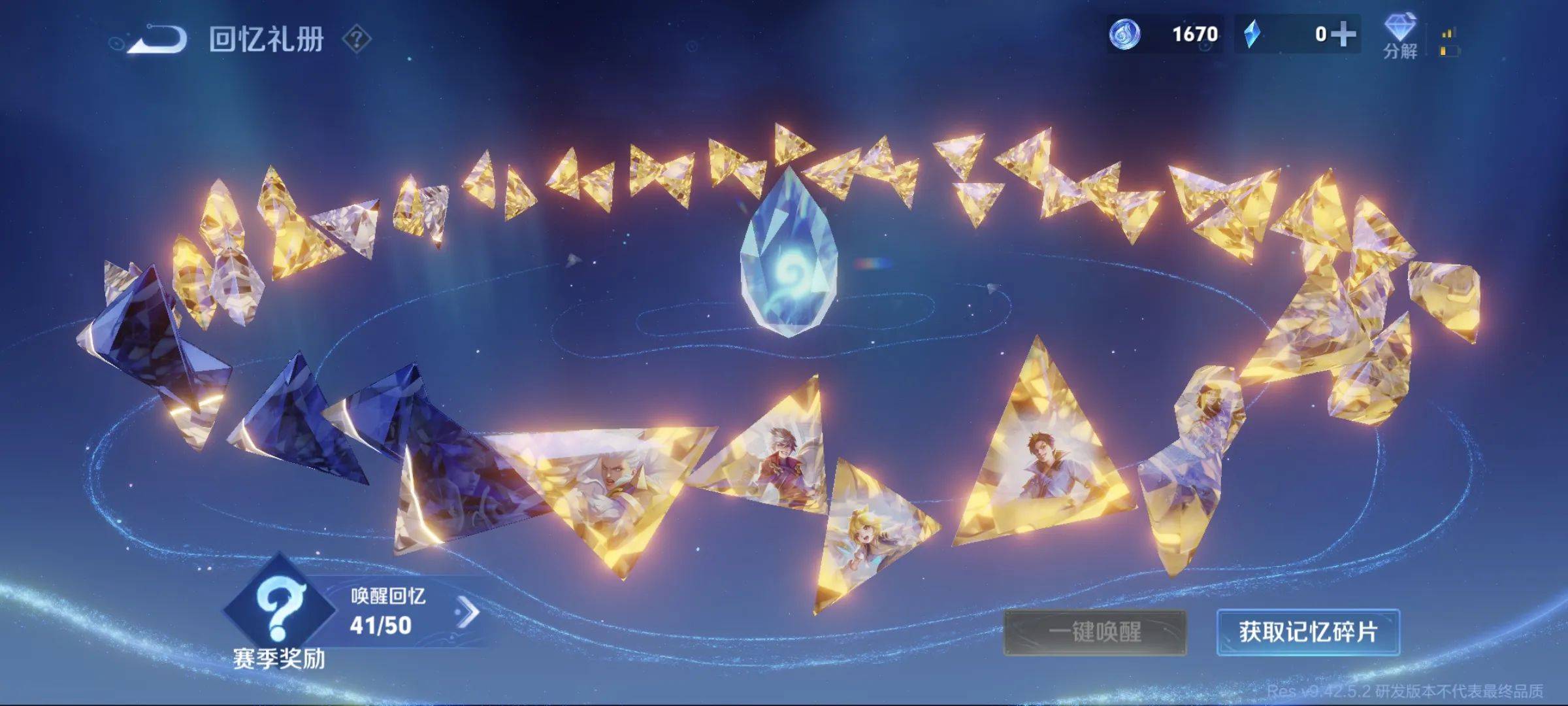
Task: Open the help question mark beside 回忆礼册
Action: point(357,40)
